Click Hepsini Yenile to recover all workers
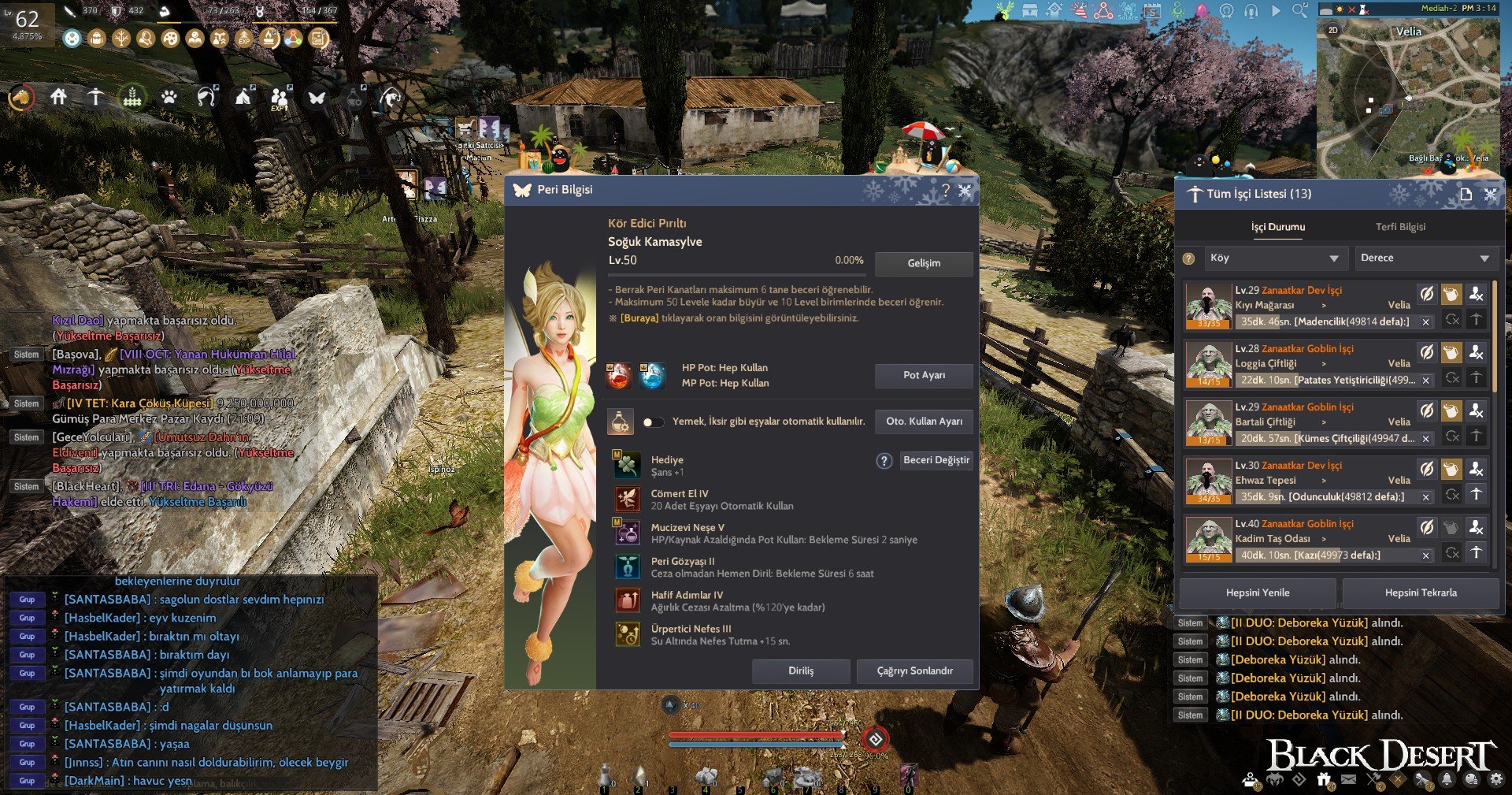The height and width of the screenshot is (795, 1512). [1258, 593]
